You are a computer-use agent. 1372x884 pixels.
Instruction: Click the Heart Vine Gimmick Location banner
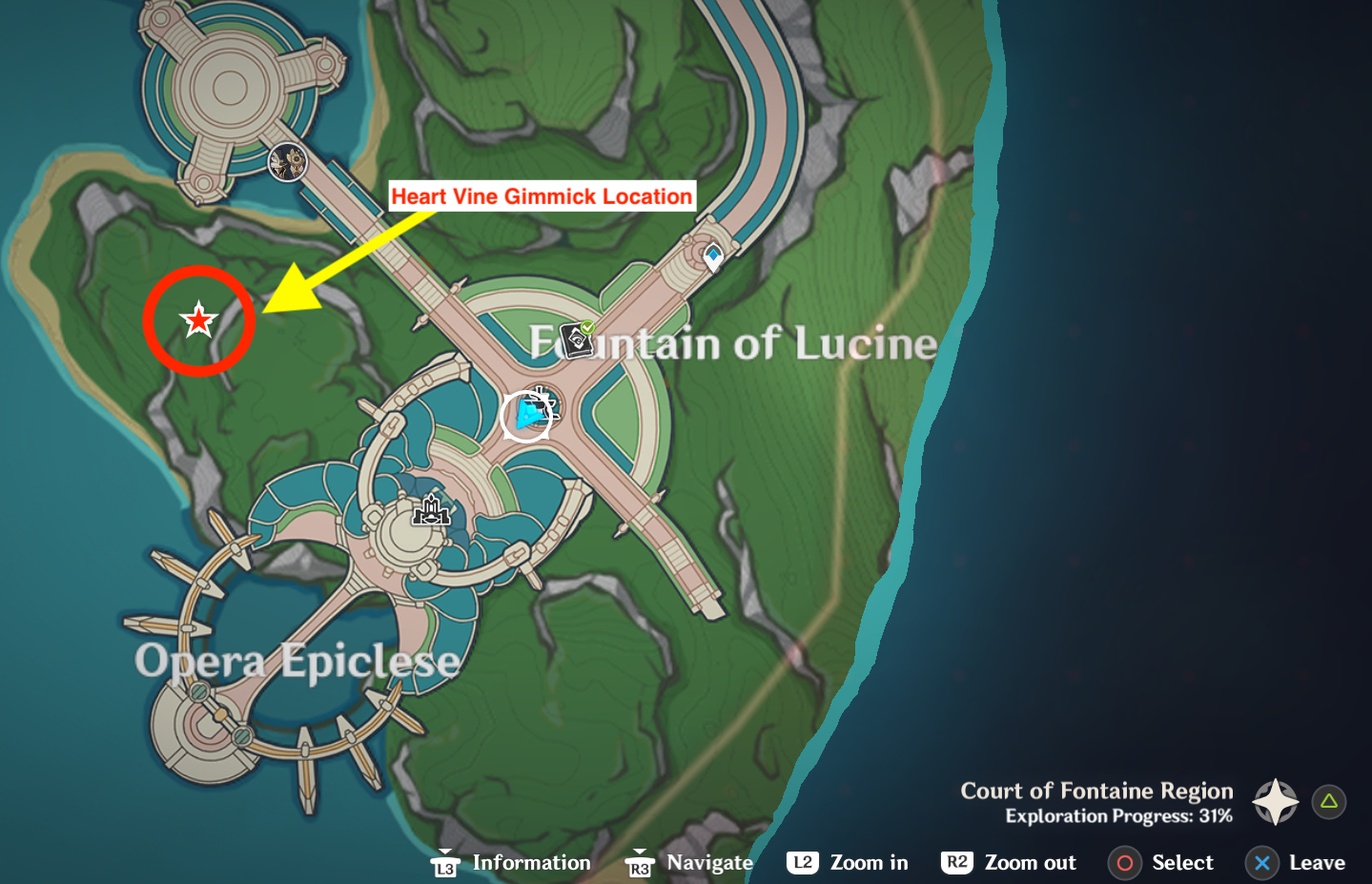click(x=542, y=196)
